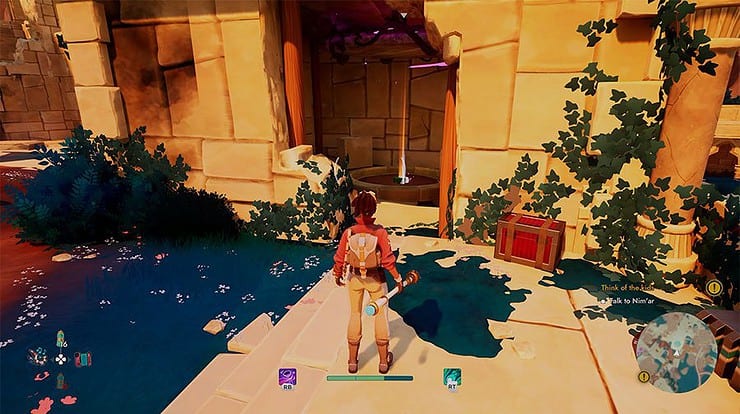Select the "Talk to Nim'ar" quest objective
The image size is (740, 414).
636,300
